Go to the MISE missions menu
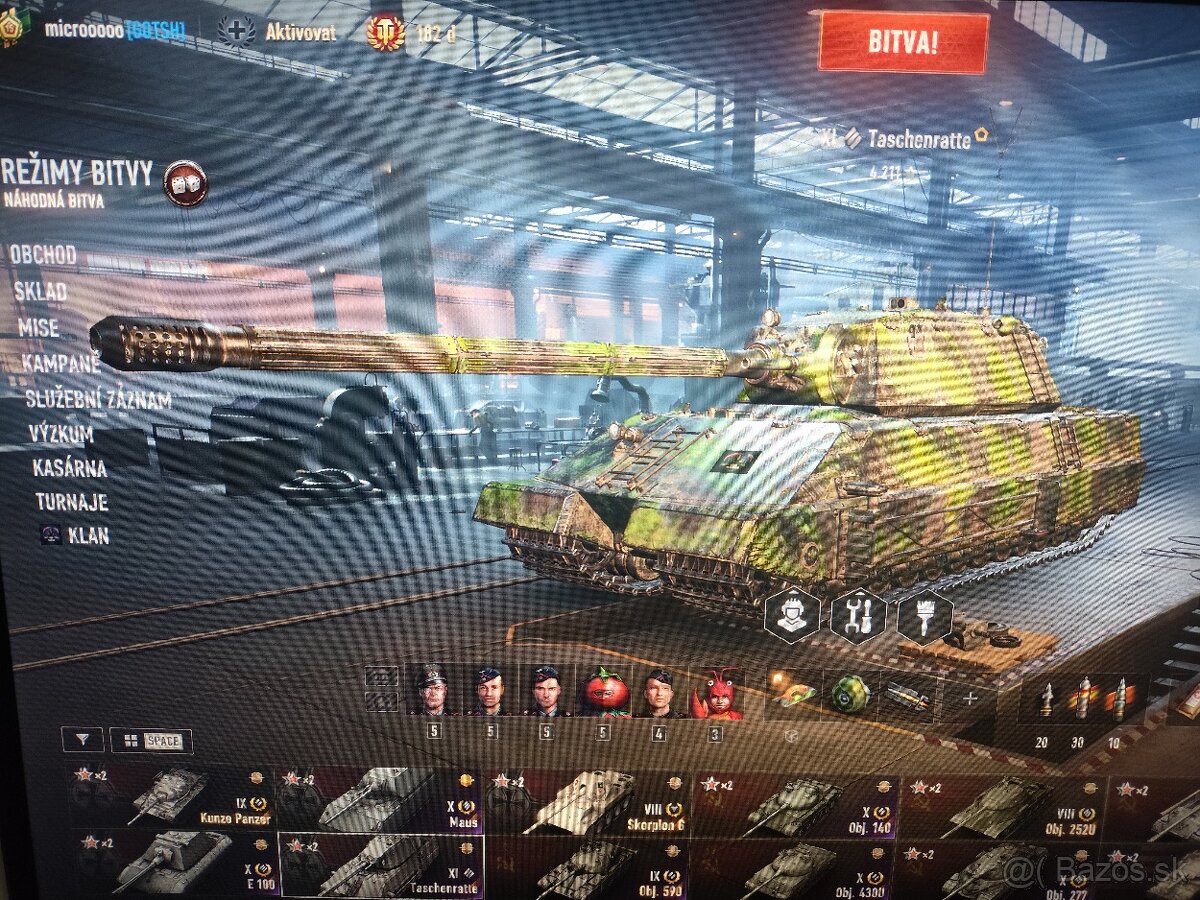The height and width of the screenshot is (900, 1200). point(38,328)
